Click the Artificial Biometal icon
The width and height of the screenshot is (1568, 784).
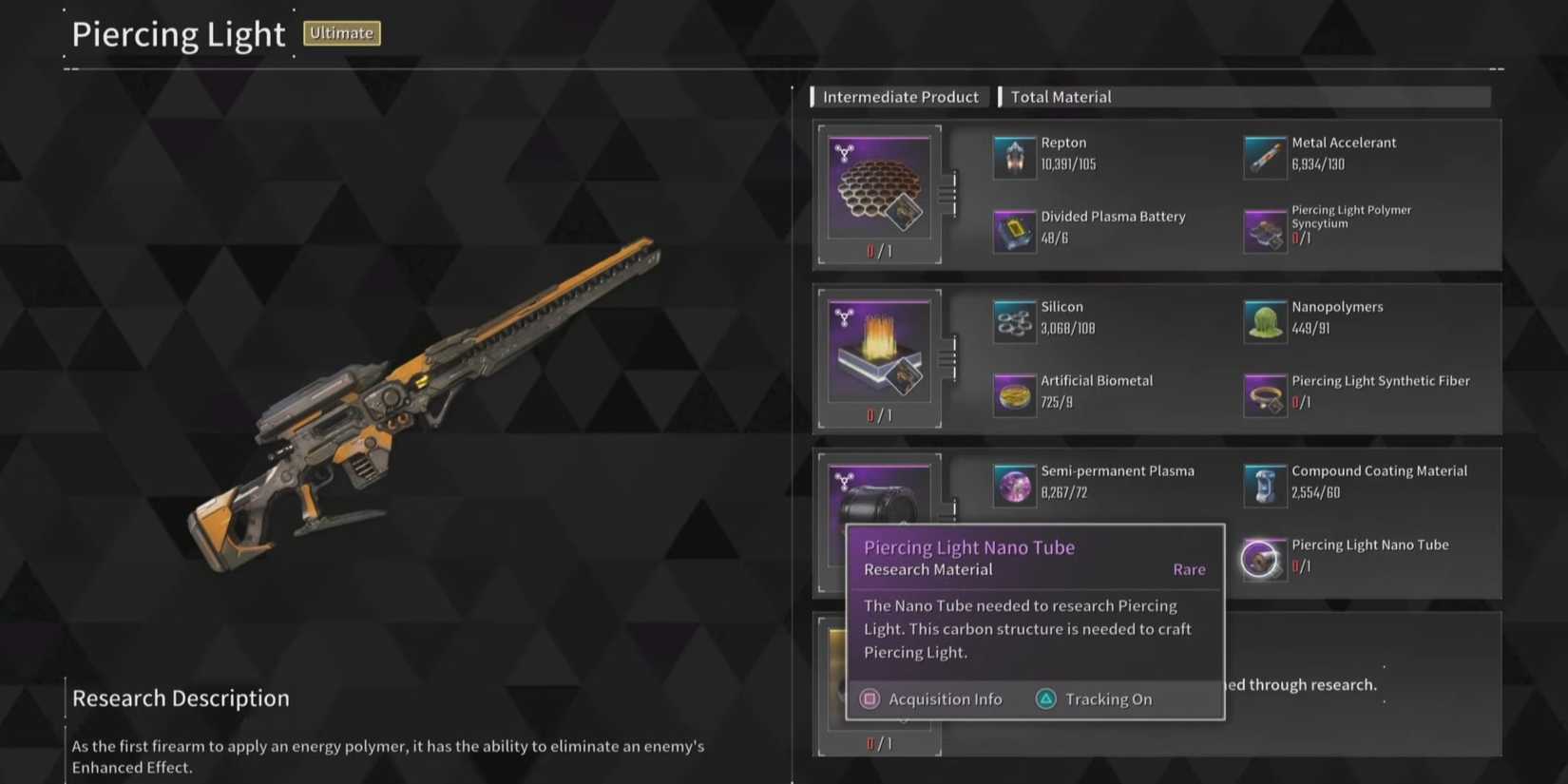pos(1014,392)
